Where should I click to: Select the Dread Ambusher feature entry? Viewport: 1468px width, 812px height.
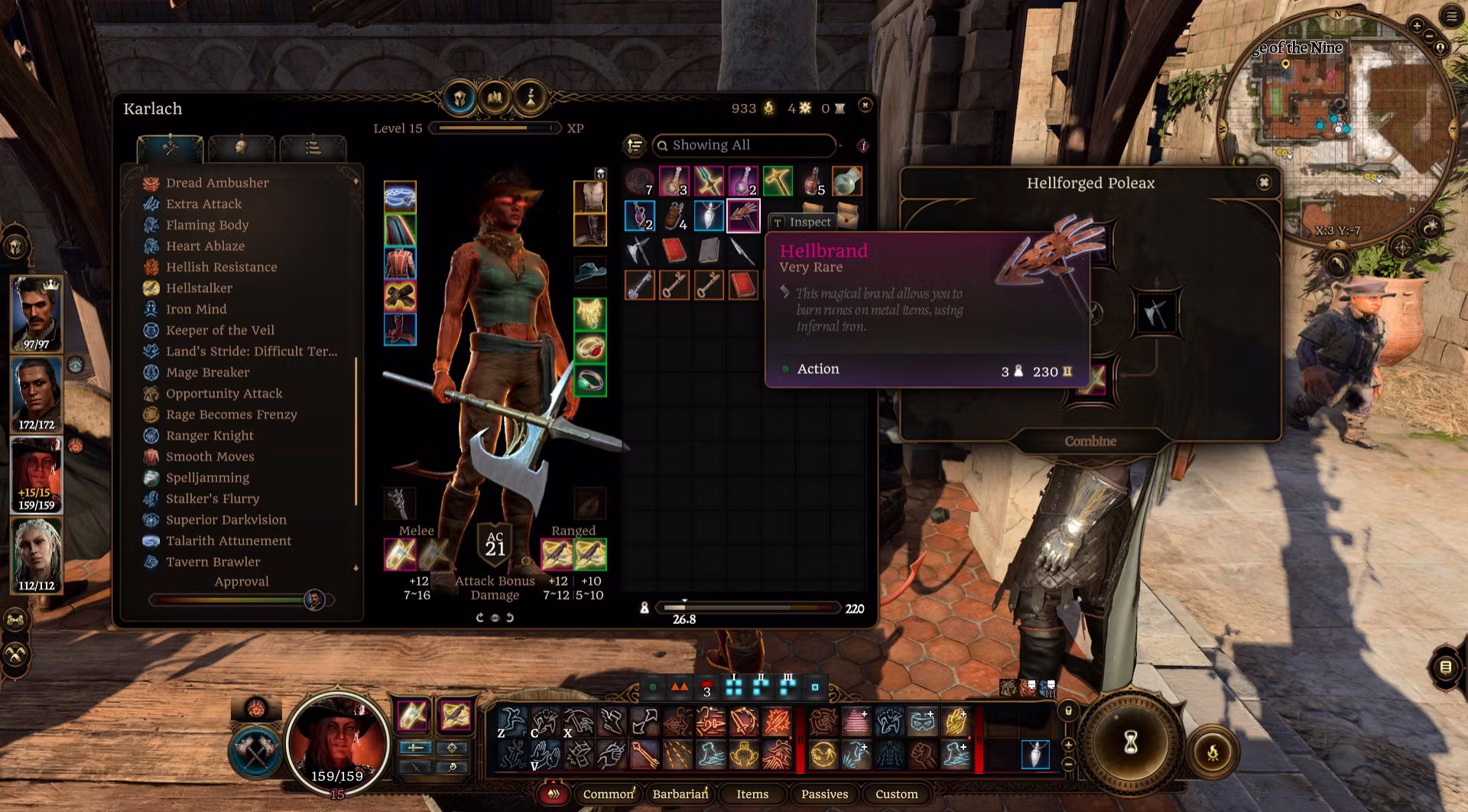(x=217, y=183)
